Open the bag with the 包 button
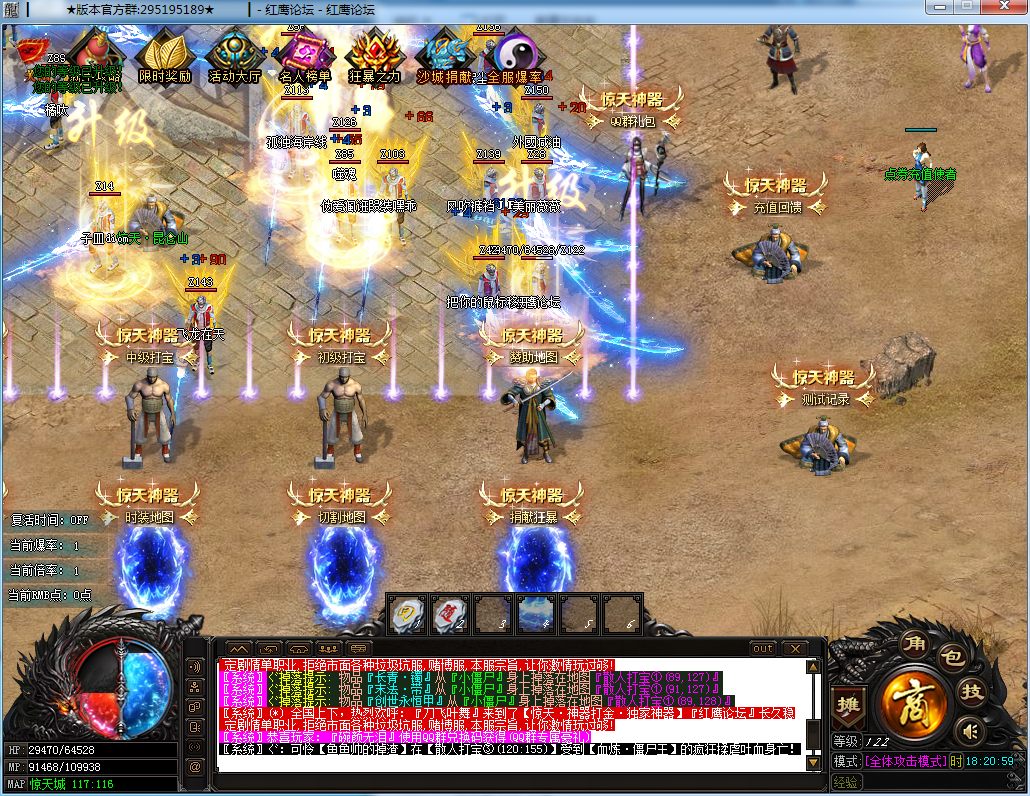1030x796 pixels. 952,657
